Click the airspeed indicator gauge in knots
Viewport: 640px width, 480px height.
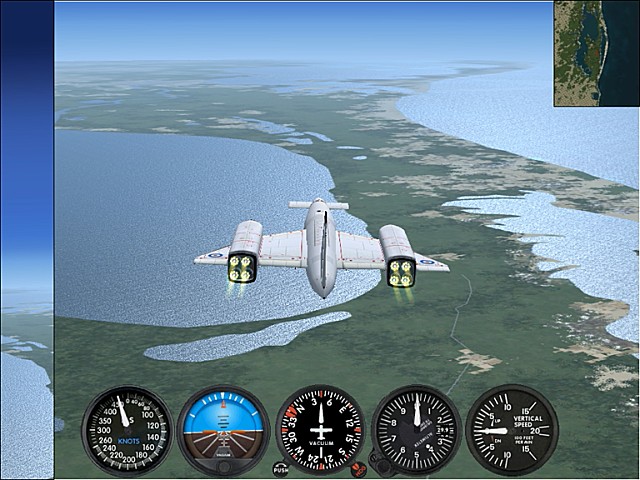tap(127, 430)
